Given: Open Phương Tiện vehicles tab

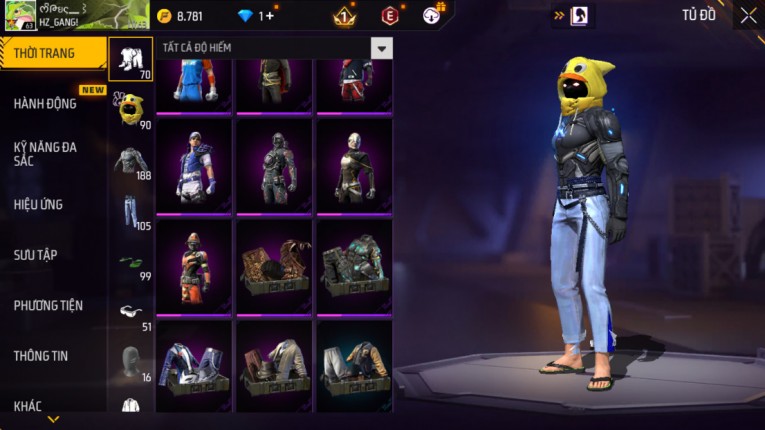Looking at the screenshot, I should [48, 306].
